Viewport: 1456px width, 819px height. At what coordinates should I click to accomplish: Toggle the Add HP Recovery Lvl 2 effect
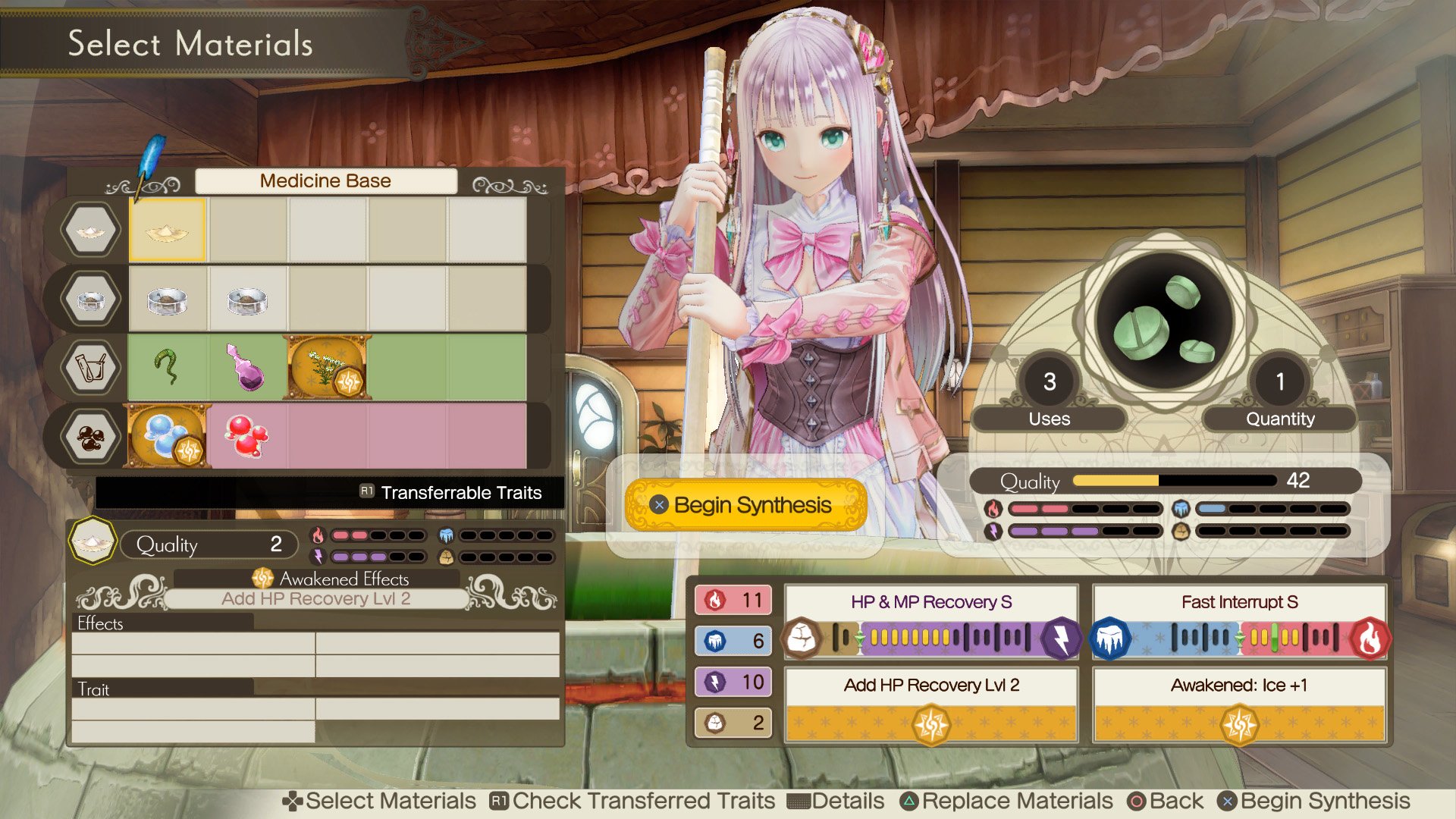click(931, 686)
